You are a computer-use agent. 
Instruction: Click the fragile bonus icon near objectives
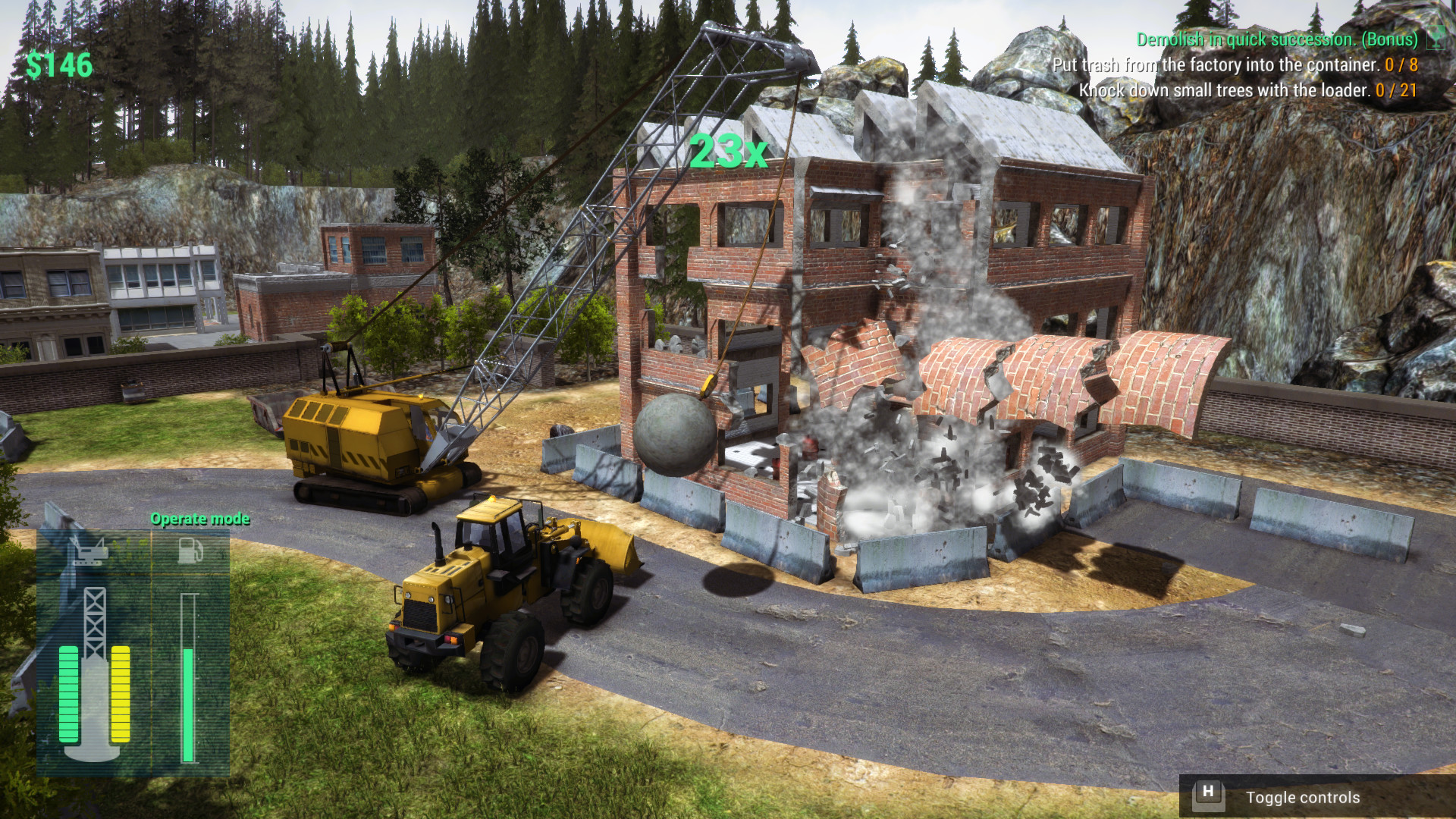tap(1436, 38)
